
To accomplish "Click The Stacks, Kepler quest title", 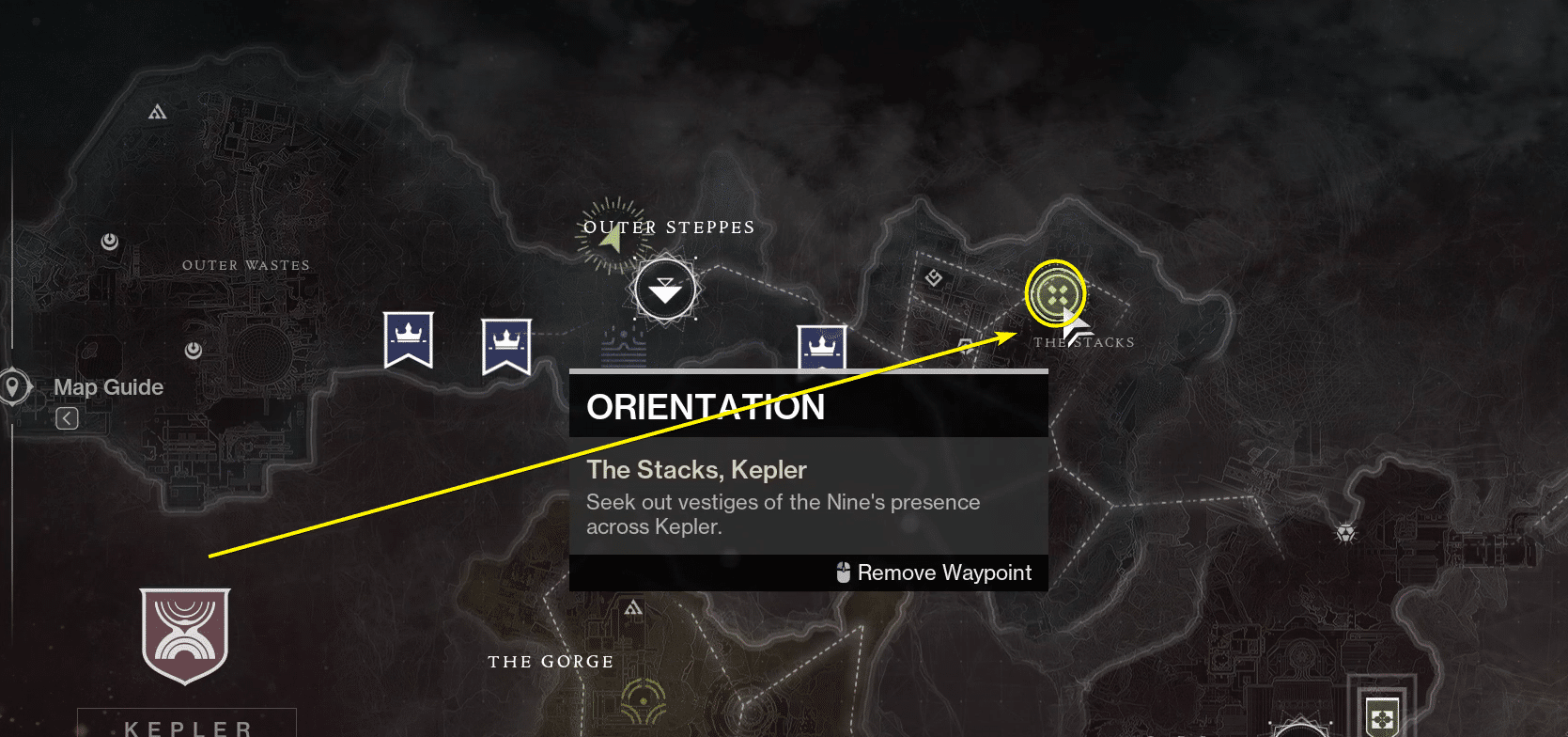I will click(x=696, y=469).
